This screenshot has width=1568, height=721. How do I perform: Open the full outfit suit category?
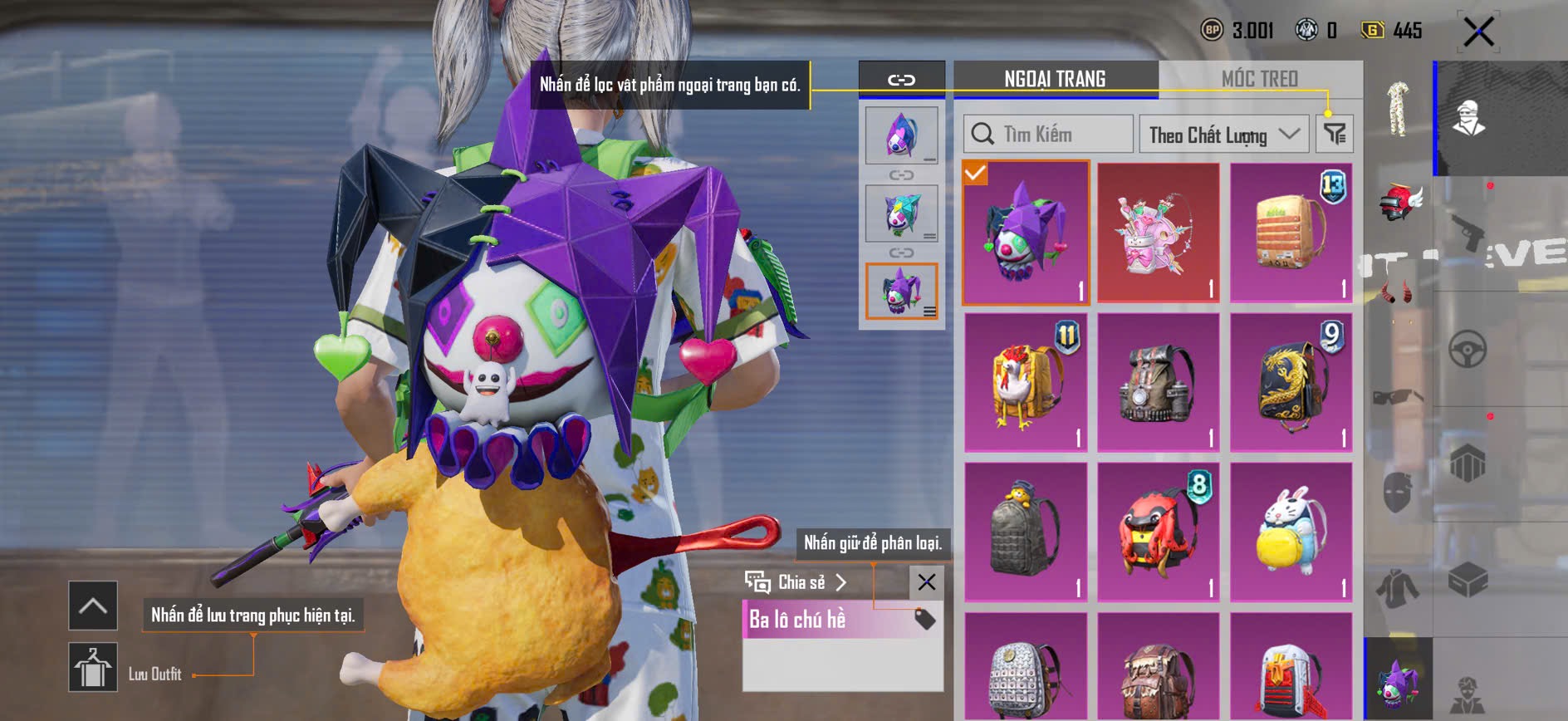point(1399,109)
